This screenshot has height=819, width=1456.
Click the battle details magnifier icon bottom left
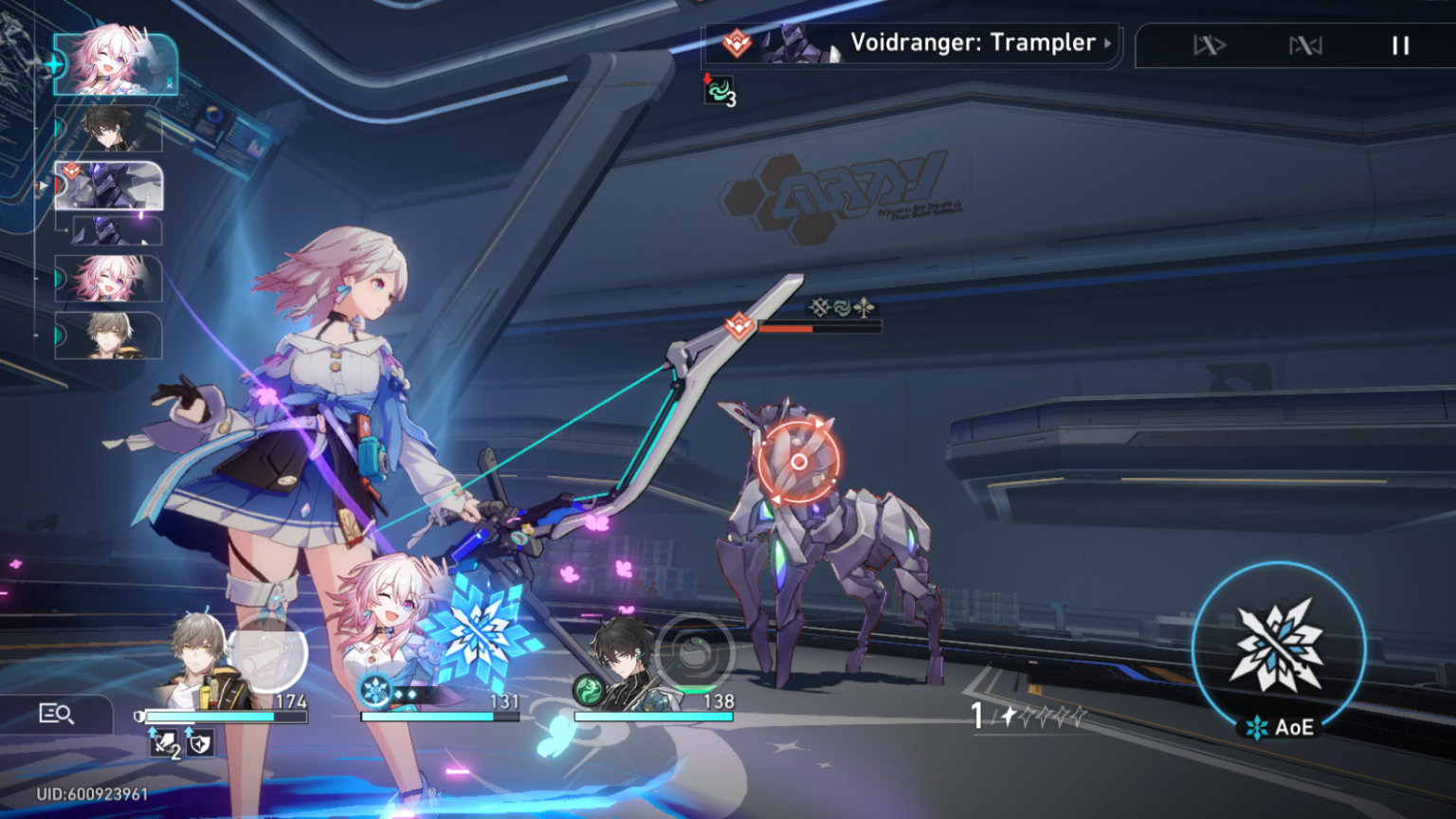(x=59, y=711)
